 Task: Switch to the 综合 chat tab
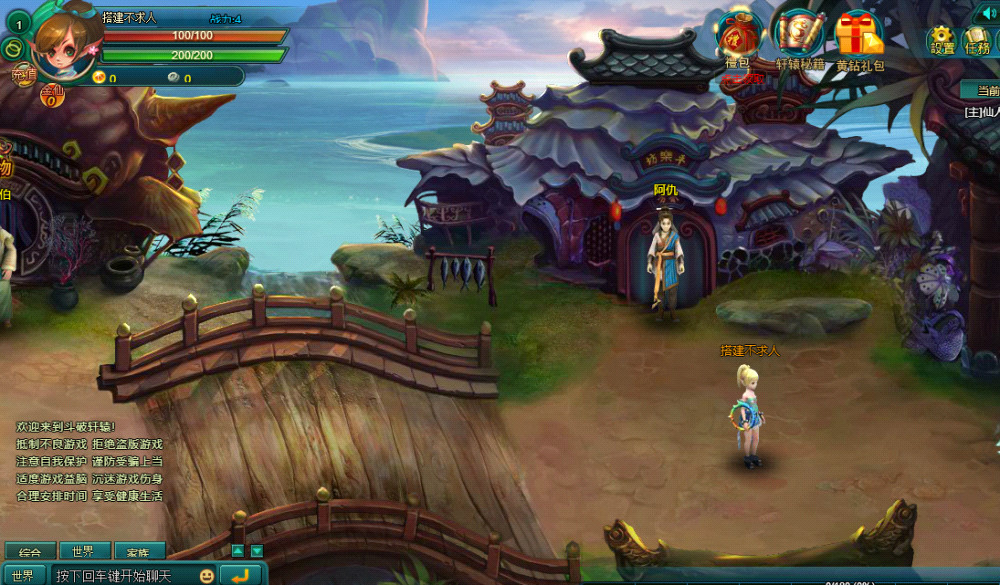[30, 552]
